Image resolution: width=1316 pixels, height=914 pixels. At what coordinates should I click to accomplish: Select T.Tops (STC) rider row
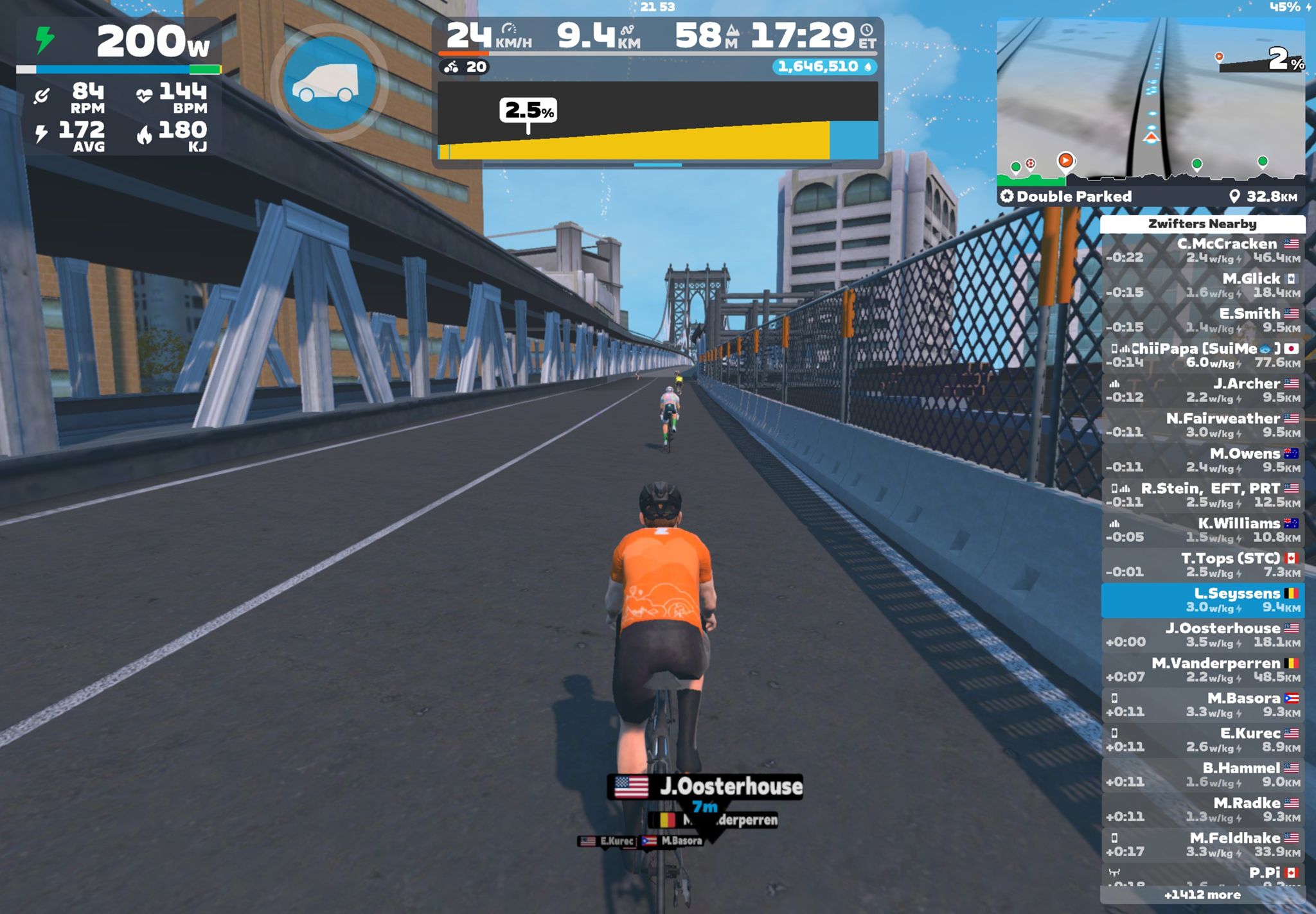point(1203,565)
